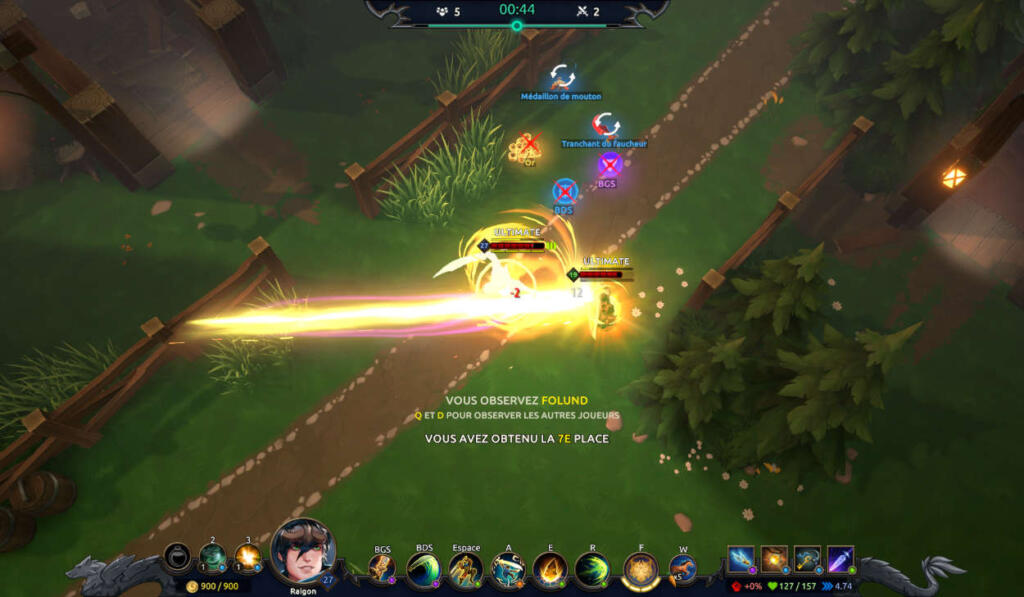The height and width of the screenshot is (597, 1024).
Task: Click Raigon's character portrait
Action: (x=302, y=551)
